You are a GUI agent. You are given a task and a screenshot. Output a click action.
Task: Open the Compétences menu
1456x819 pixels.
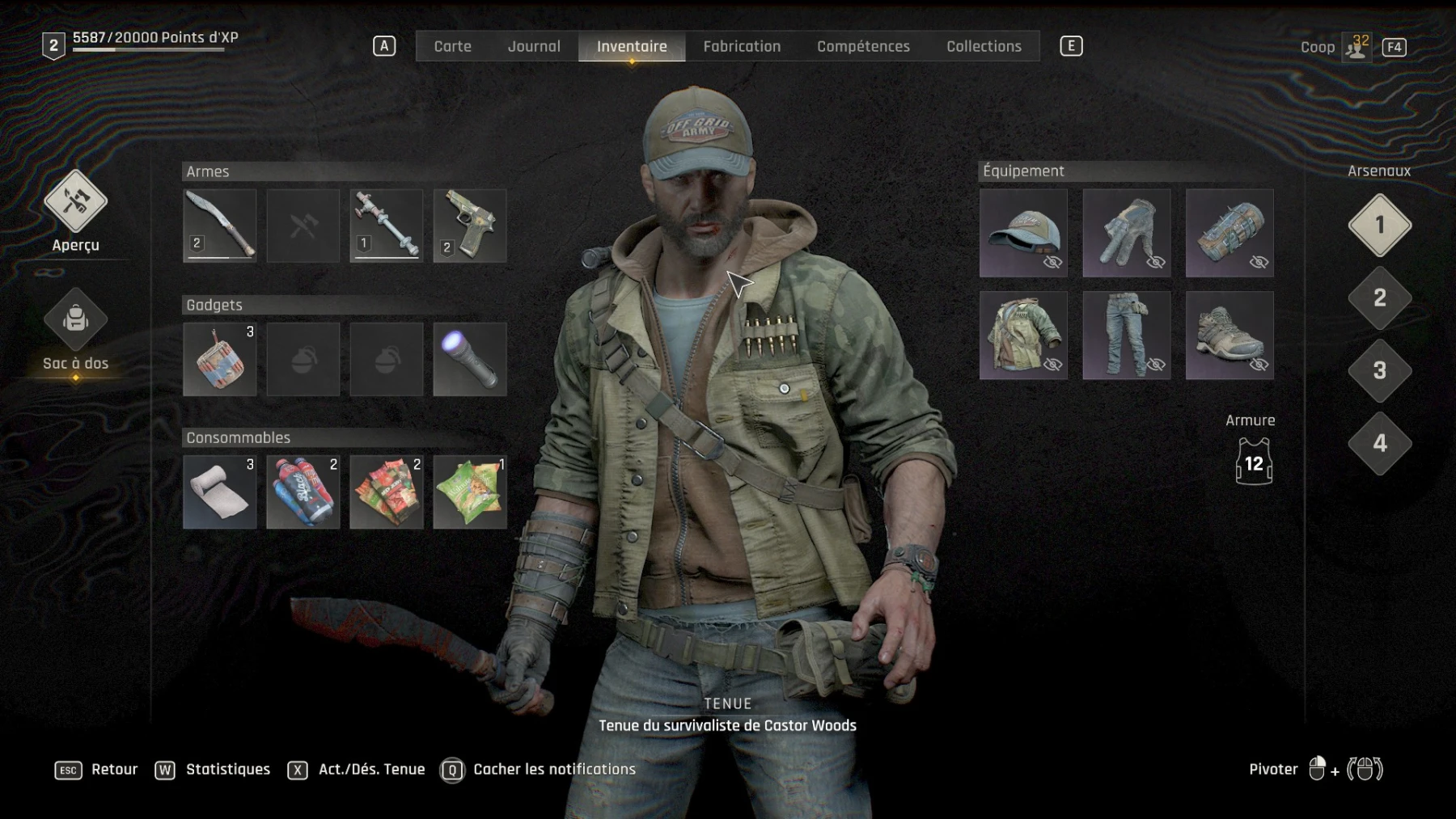coord(862,46)
